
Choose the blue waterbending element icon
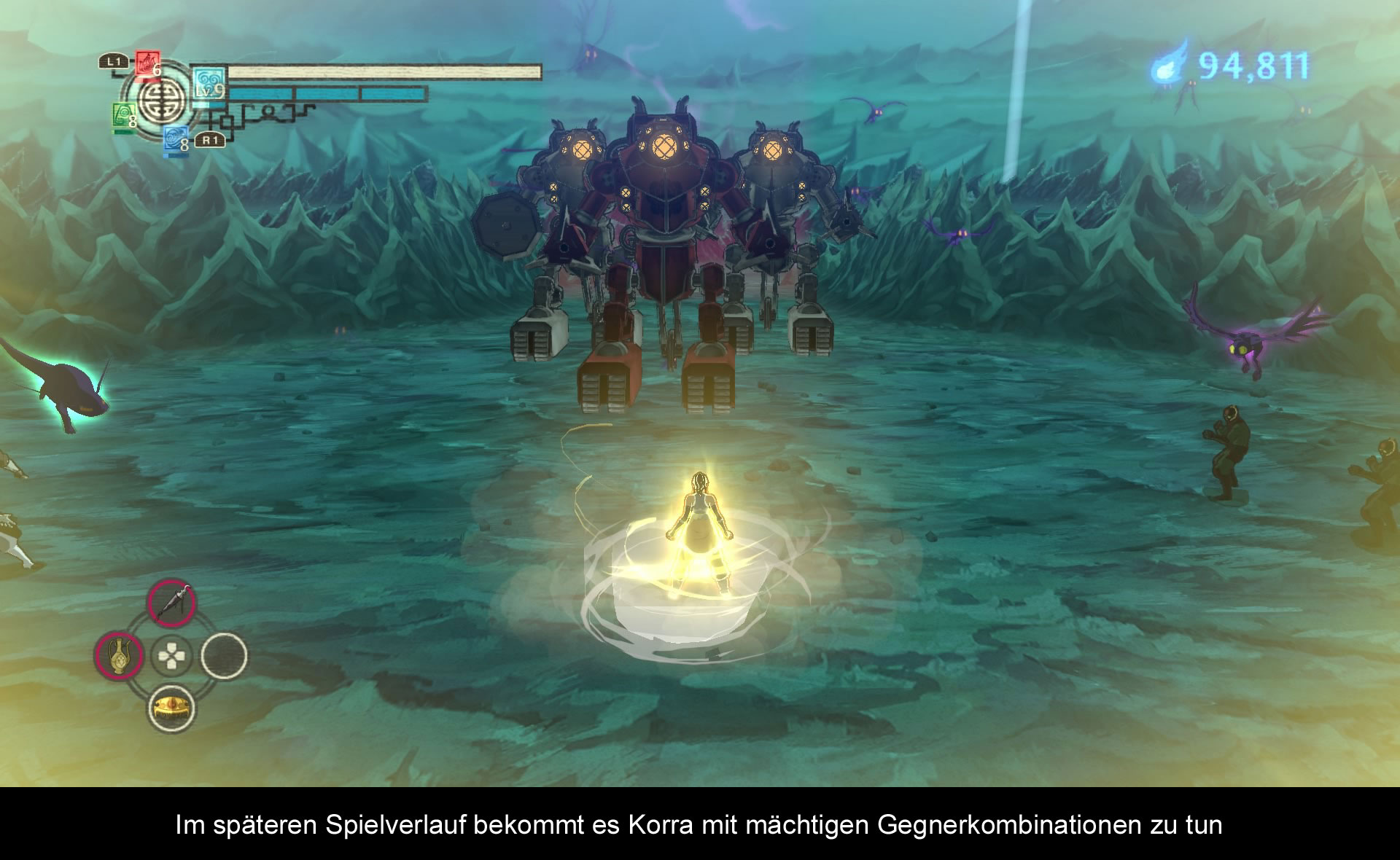175,138
